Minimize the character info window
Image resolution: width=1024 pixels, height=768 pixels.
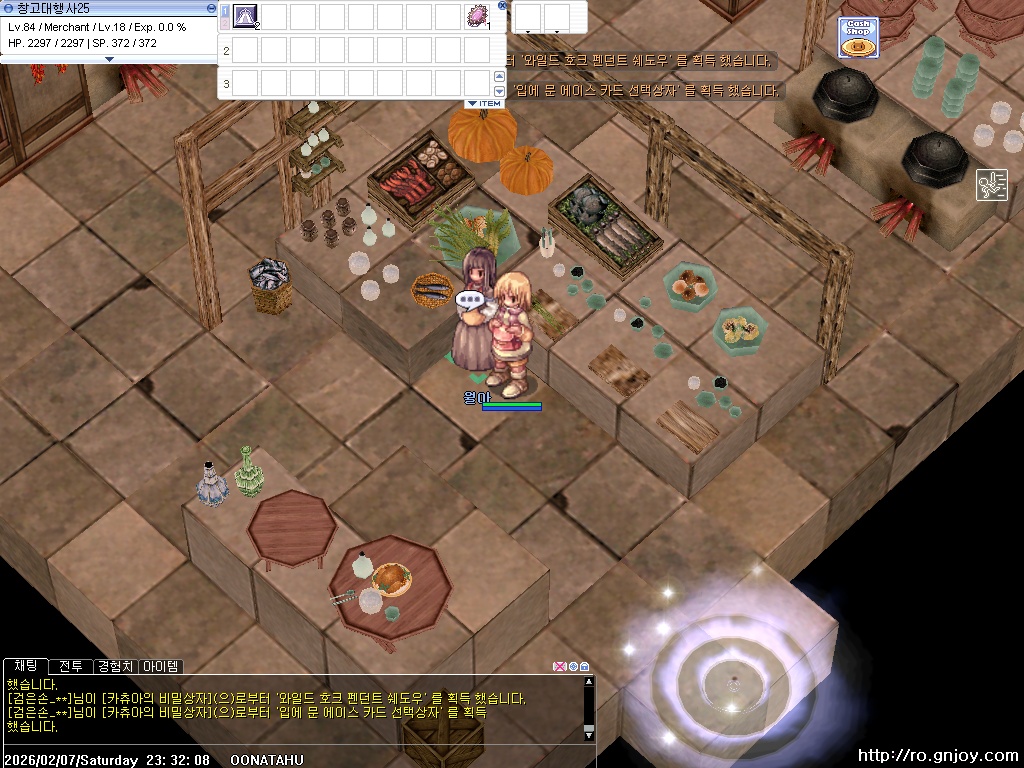point(210,7)
